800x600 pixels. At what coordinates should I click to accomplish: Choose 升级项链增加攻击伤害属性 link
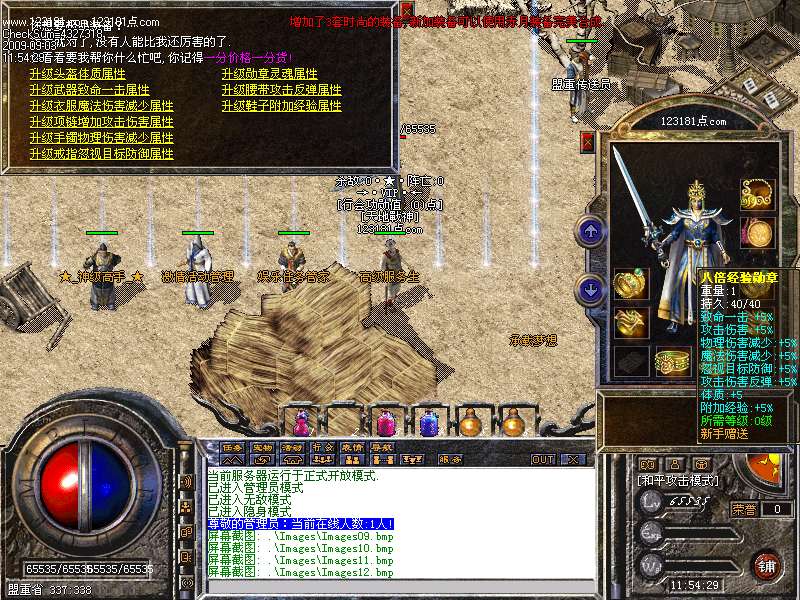click(x=101, y=122)
